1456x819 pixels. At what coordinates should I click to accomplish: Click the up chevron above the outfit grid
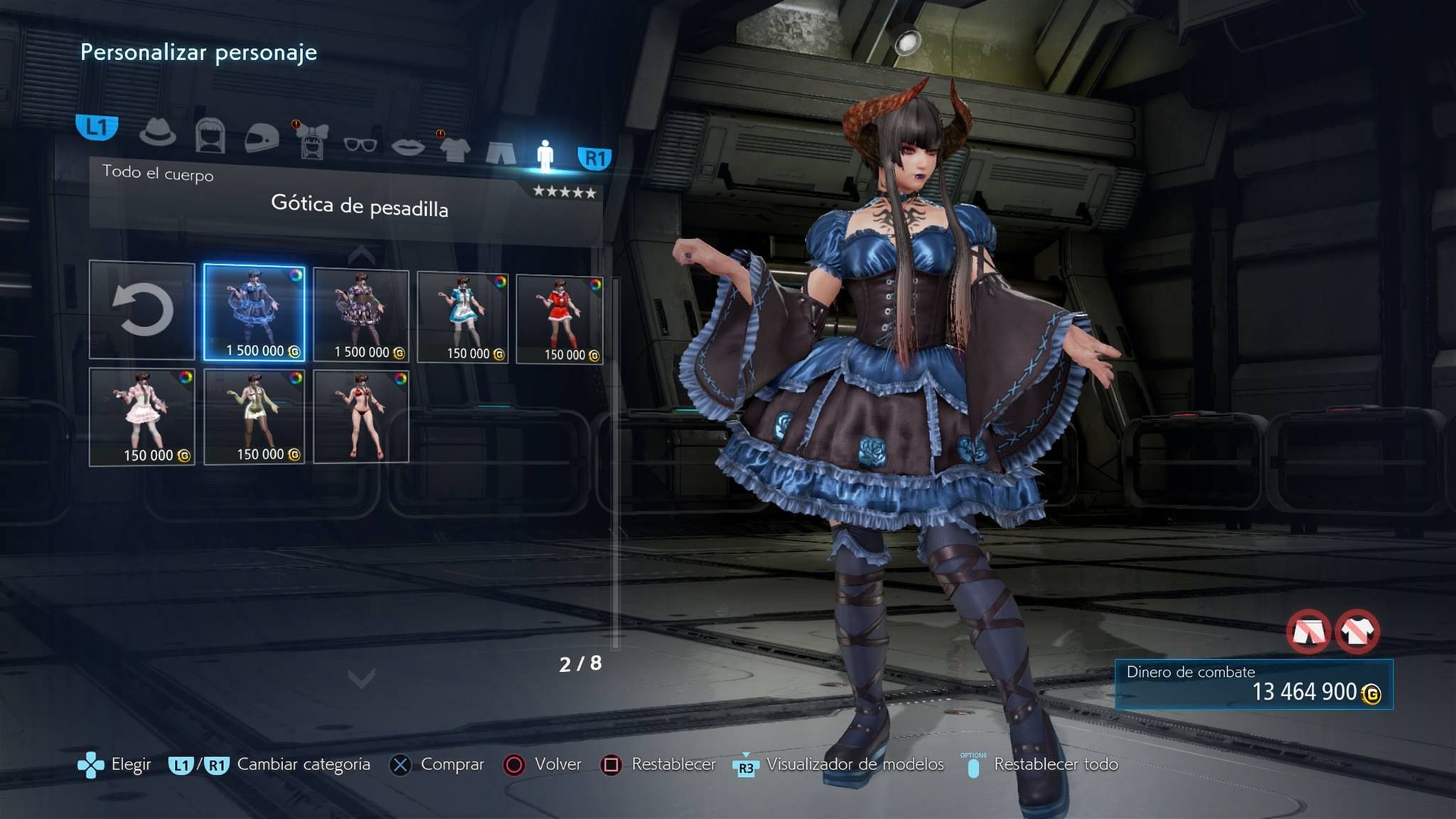tap(361, 255)
